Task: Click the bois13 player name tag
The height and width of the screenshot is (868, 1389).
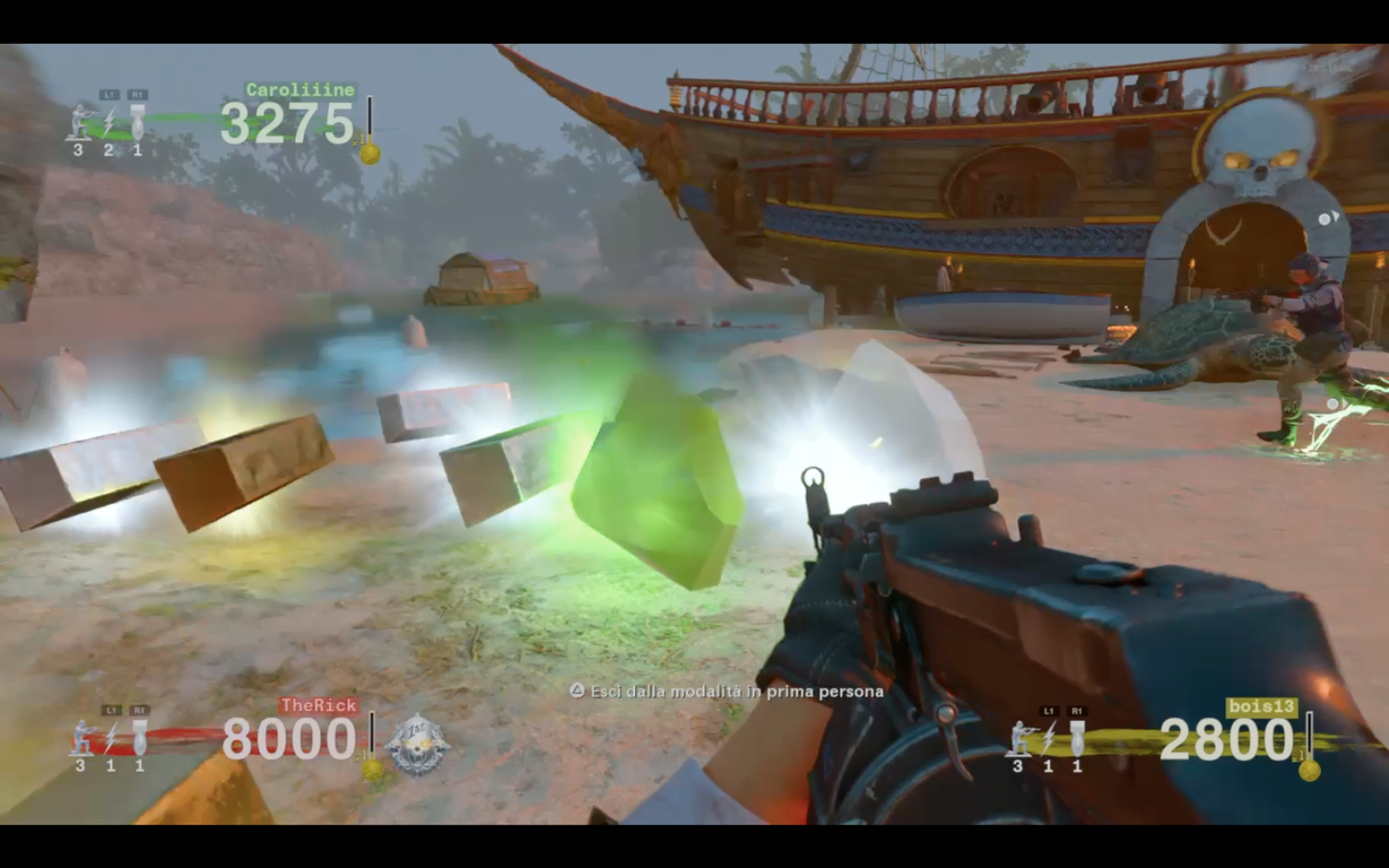Action: (x=1261, y=707)
